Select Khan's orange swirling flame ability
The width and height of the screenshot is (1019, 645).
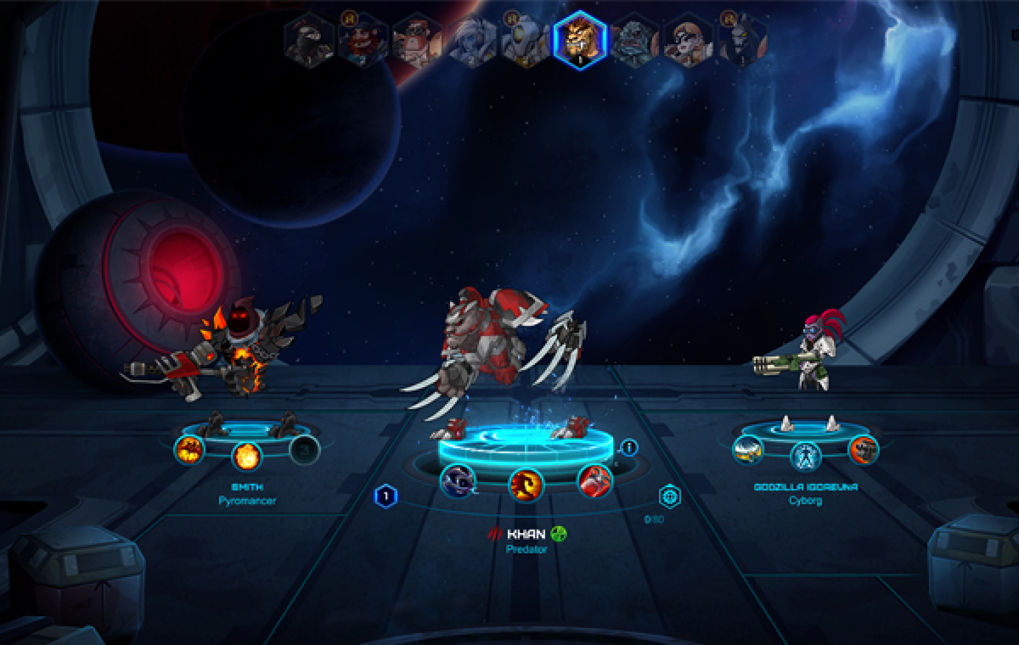coord(526,485)
